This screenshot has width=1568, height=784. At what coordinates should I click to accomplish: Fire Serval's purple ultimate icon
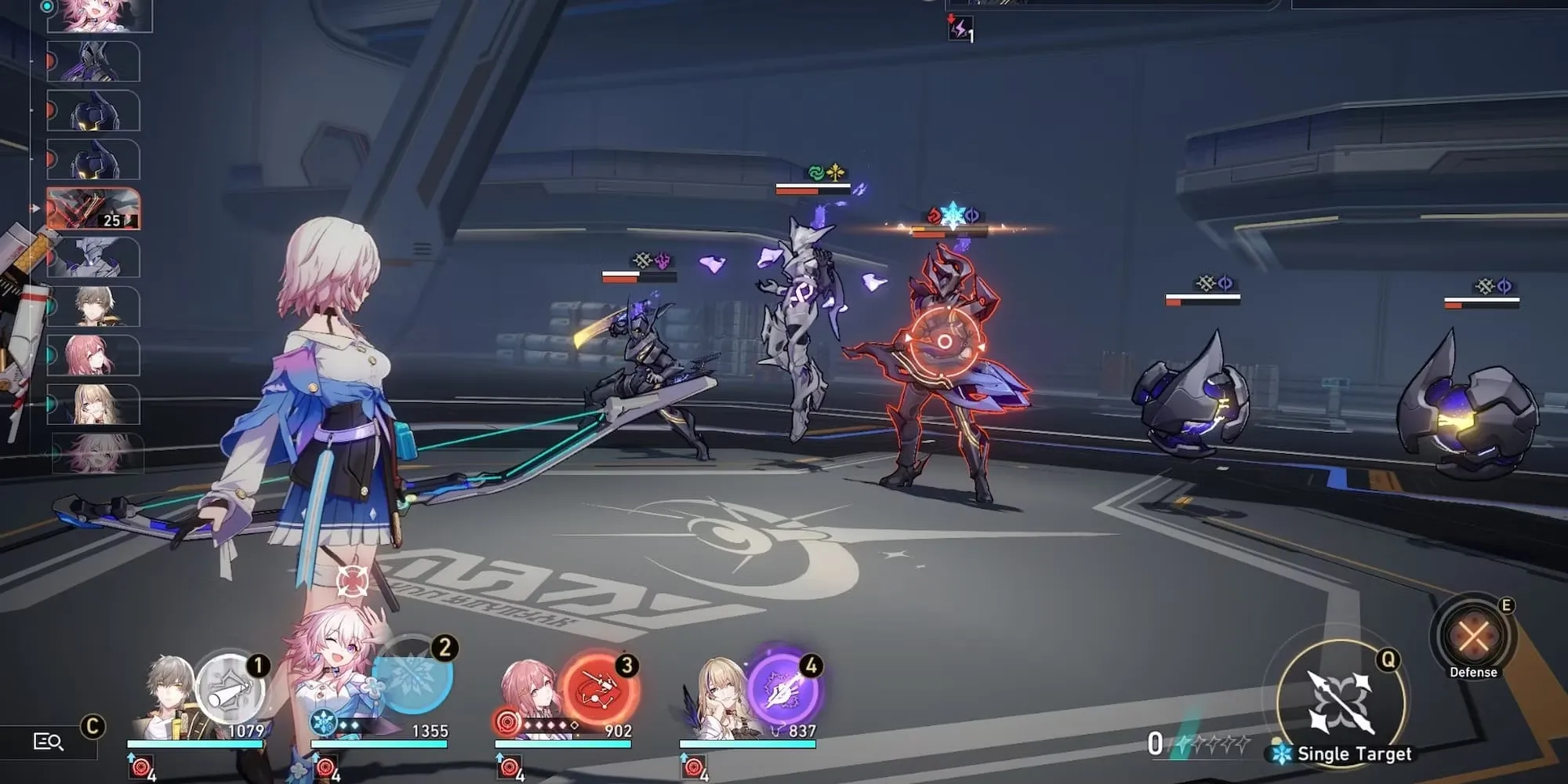tap(783, 688)
